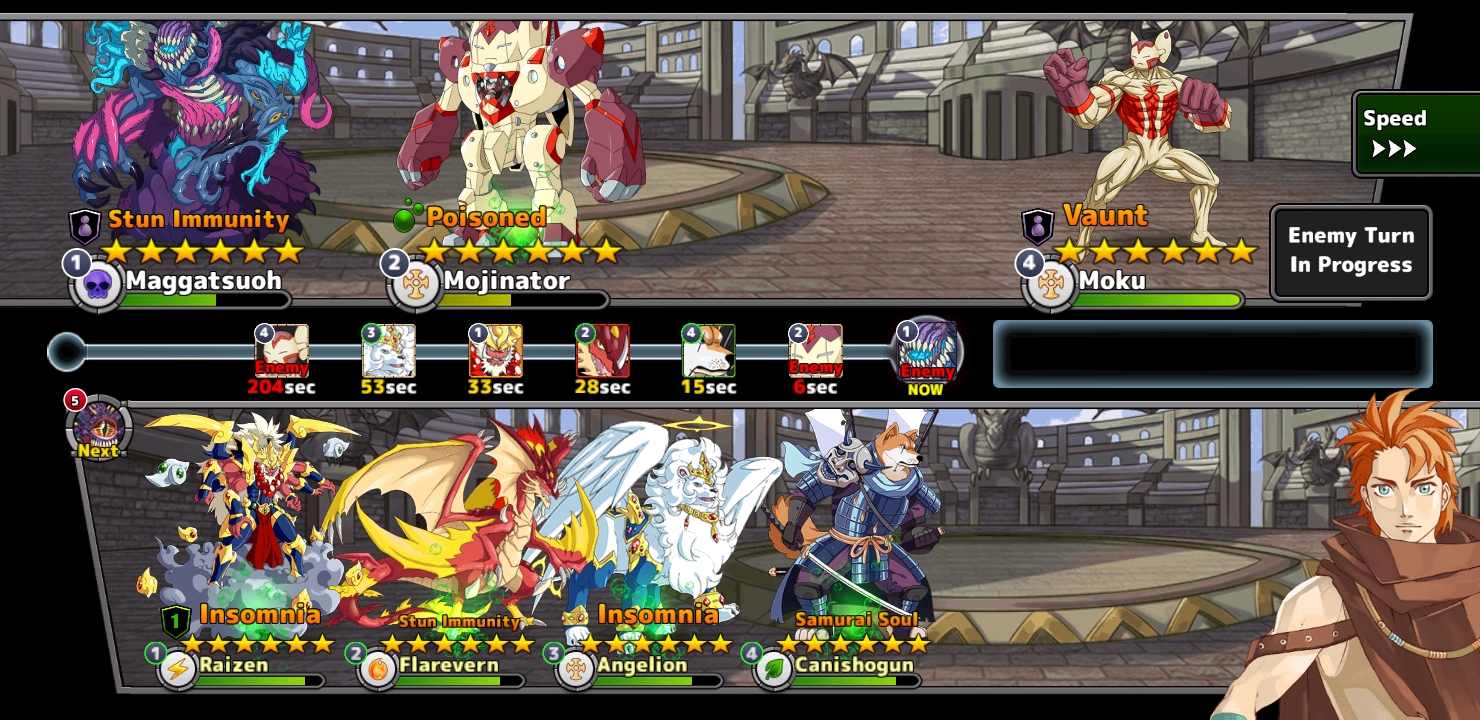Inspect Maggatsuoh's Stun Immunity shield icon
The width and height of the screenshot is (1480, 720).
tap(84, 226)
